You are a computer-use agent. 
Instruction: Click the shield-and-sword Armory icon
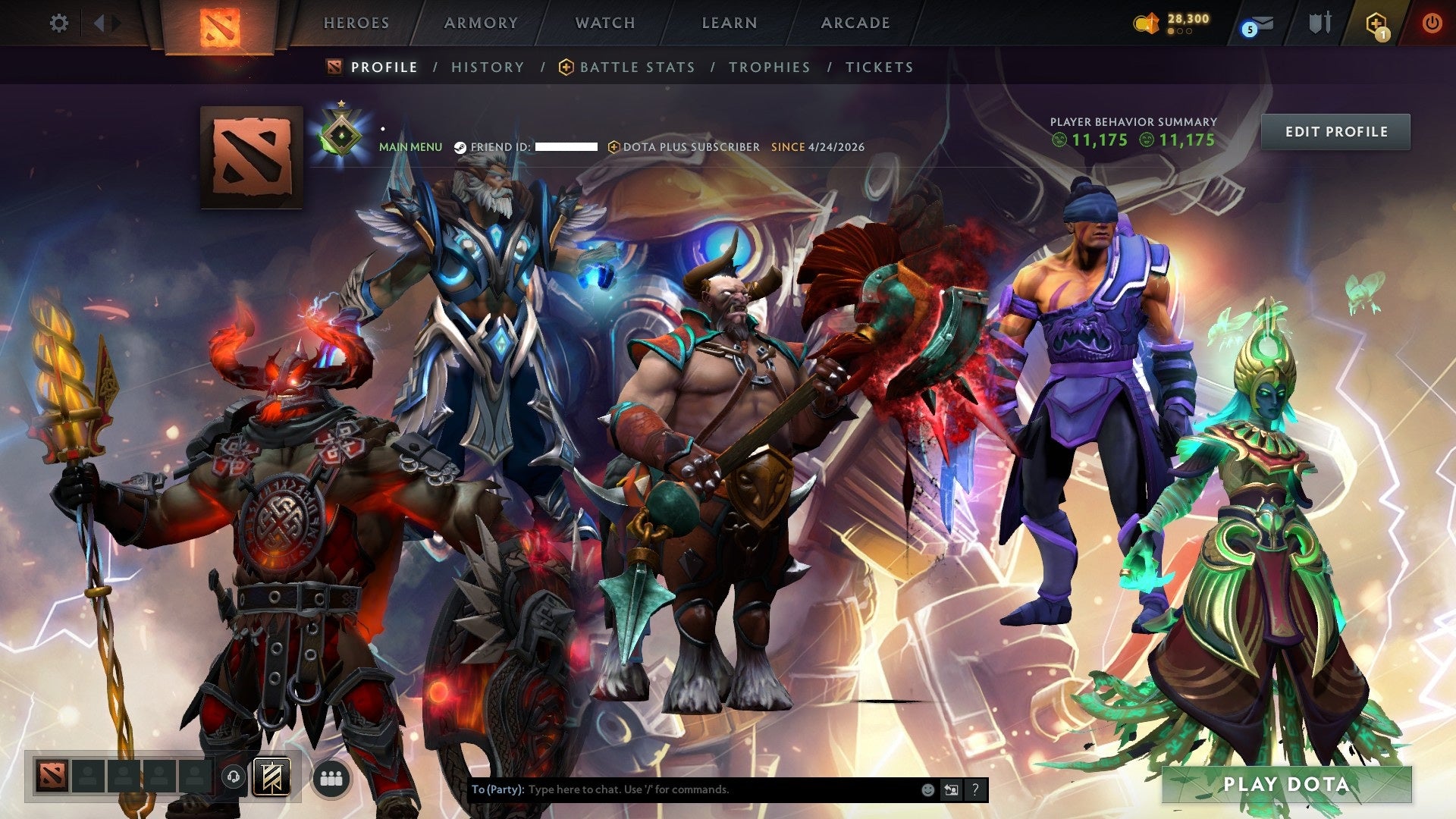[1319, 23]
